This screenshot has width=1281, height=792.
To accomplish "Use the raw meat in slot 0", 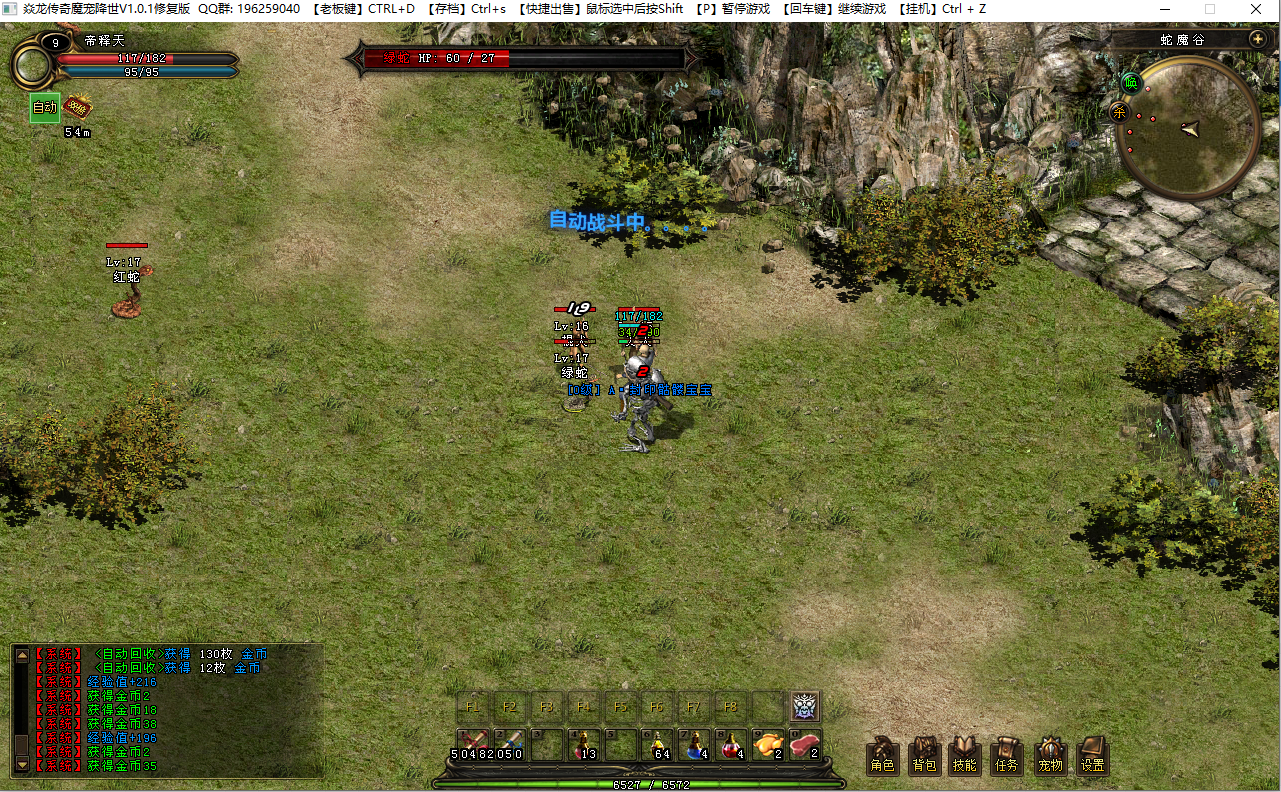I will coord(805,745).
